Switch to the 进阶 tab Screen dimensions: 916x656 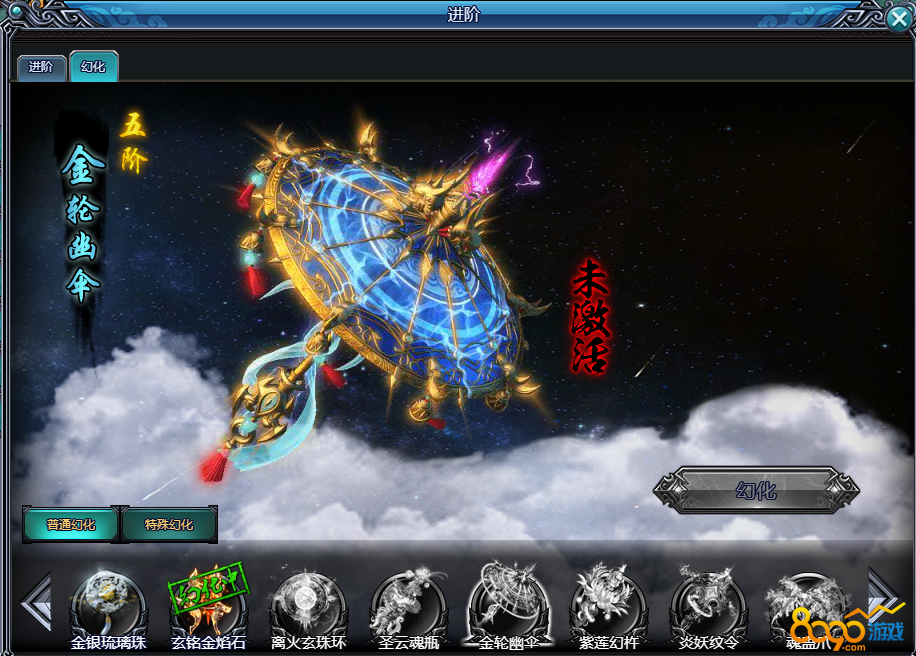[41, 67]
